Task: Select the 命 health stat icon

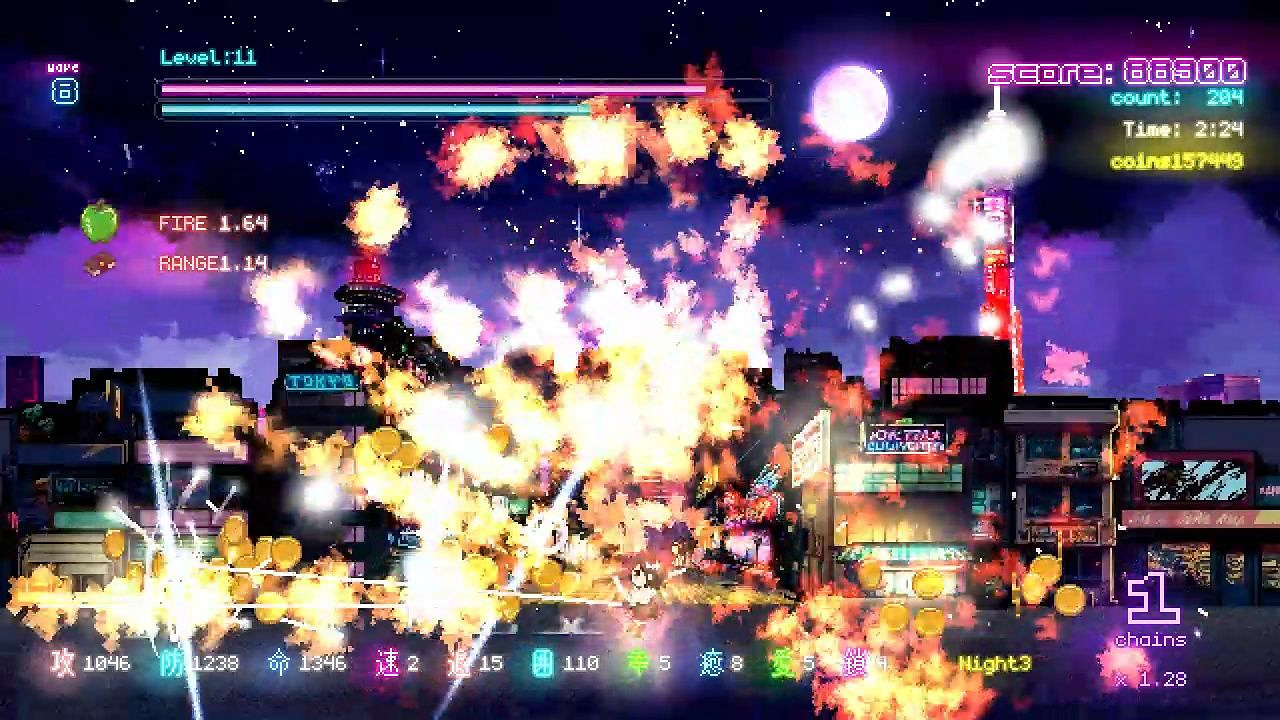Action: tap(281, 662)
